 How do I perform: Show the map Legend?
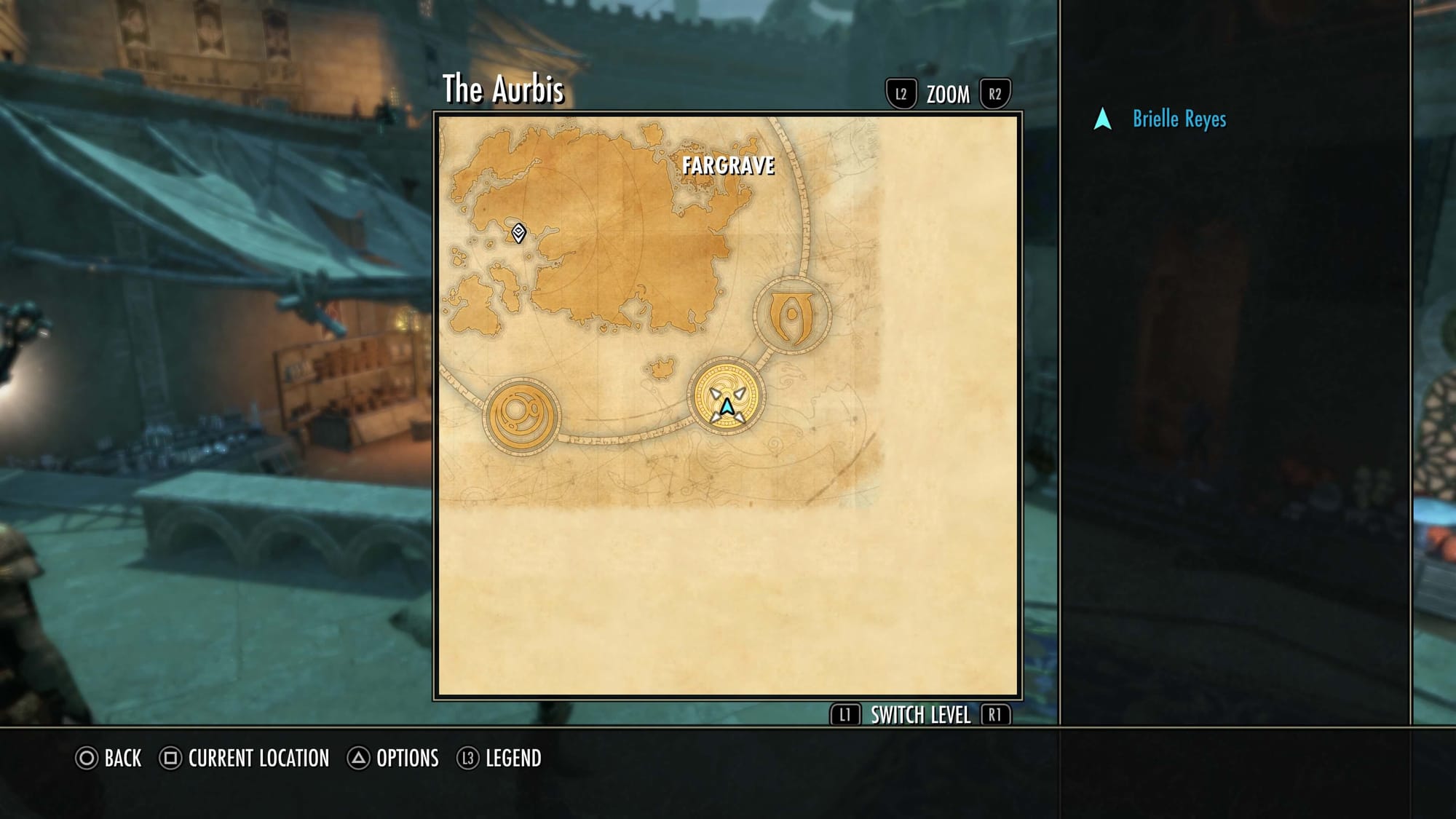click(x=499, y=759)
